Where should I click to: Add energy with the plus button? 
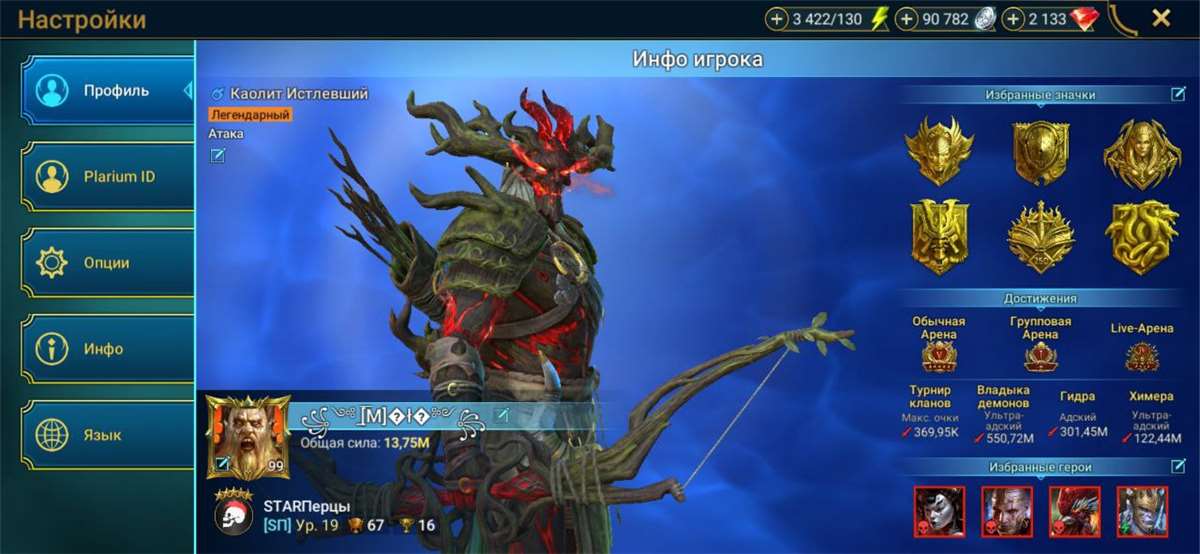tap(777, 19)
